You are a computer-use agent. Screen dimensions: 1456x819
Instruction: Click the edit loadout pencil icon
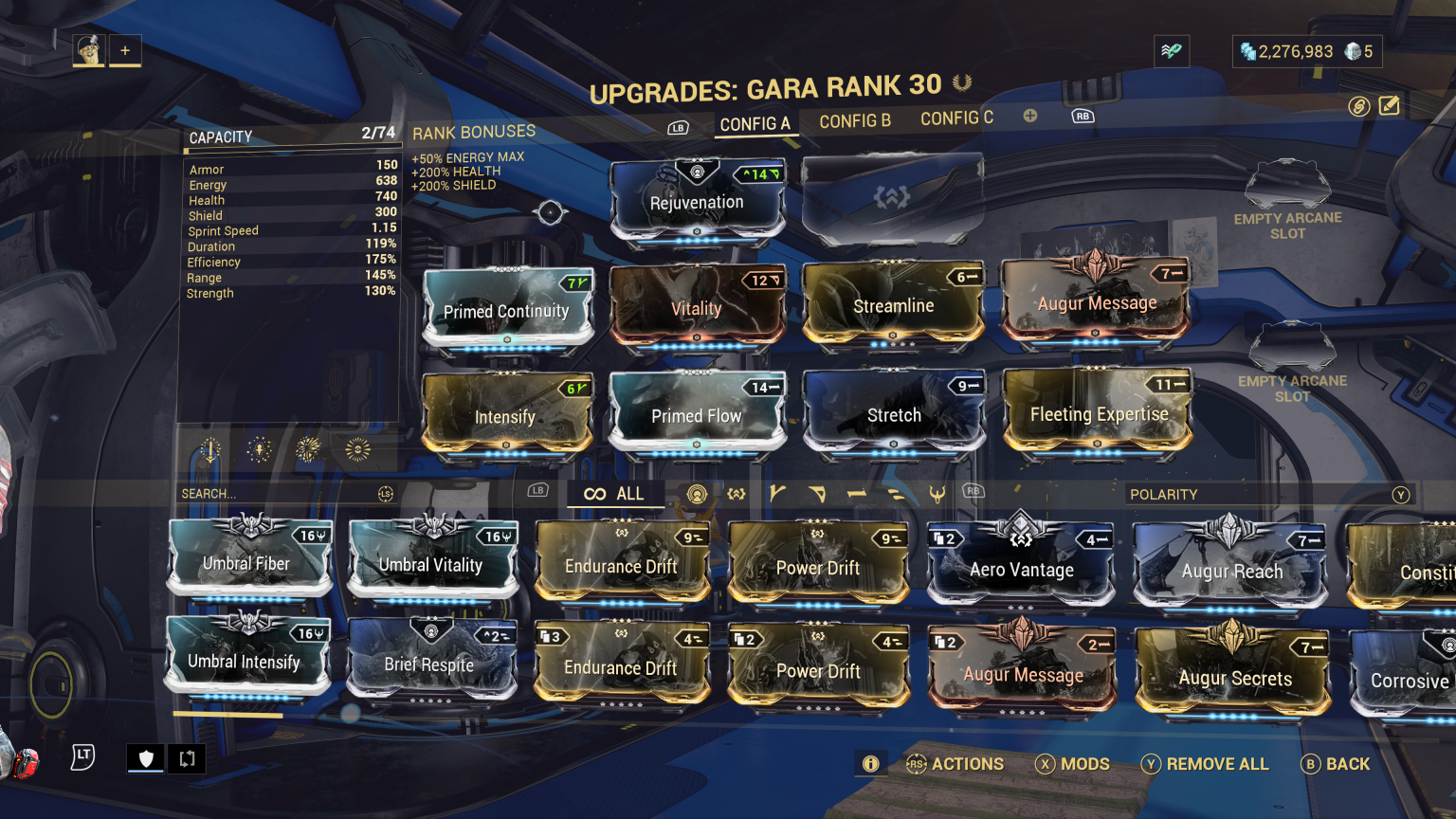pyautogui.click(x=1390, y=106)
